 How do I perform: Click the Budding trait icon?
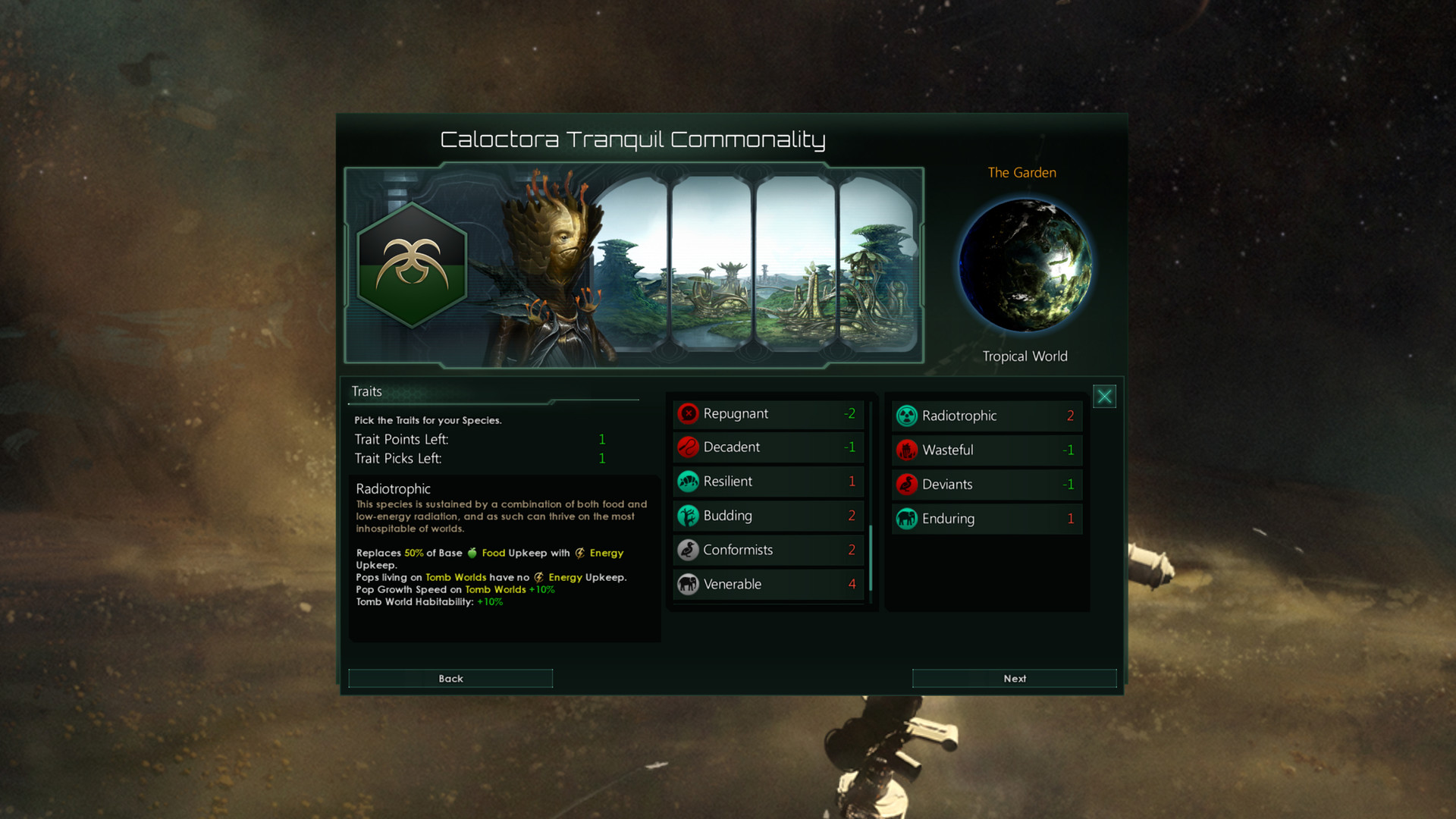click(689, 516)
